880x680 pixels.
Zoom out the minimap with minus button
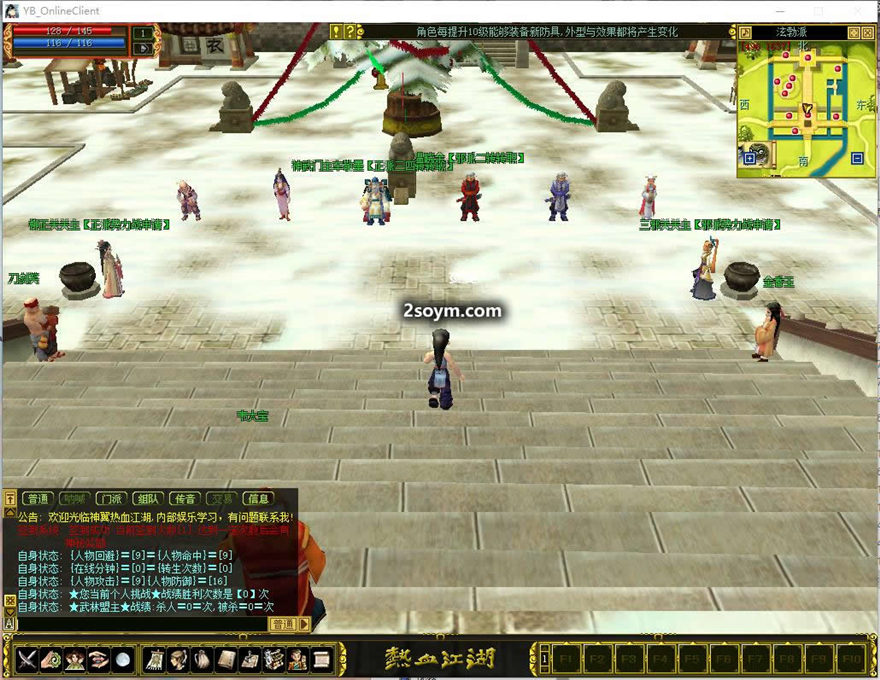pos(857,157)
